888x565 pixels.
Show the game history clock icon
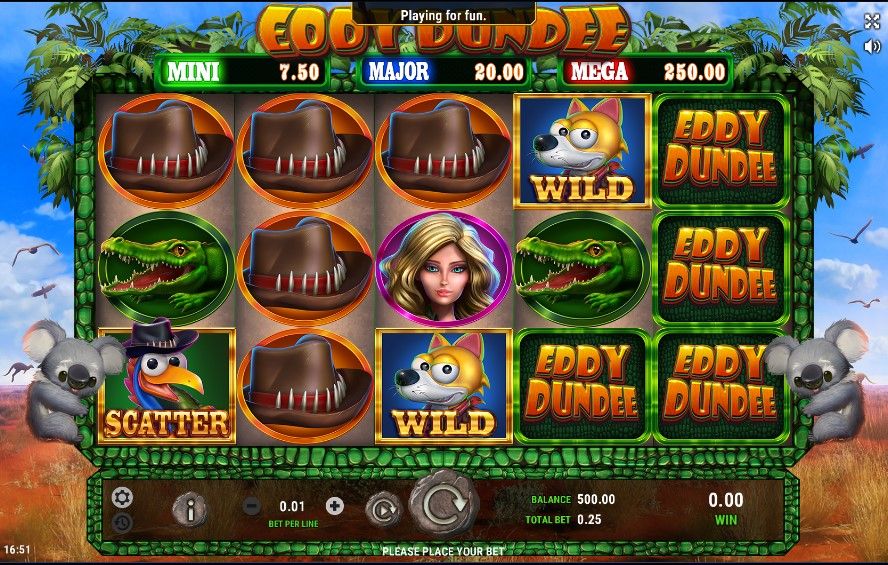pos(122,522)
